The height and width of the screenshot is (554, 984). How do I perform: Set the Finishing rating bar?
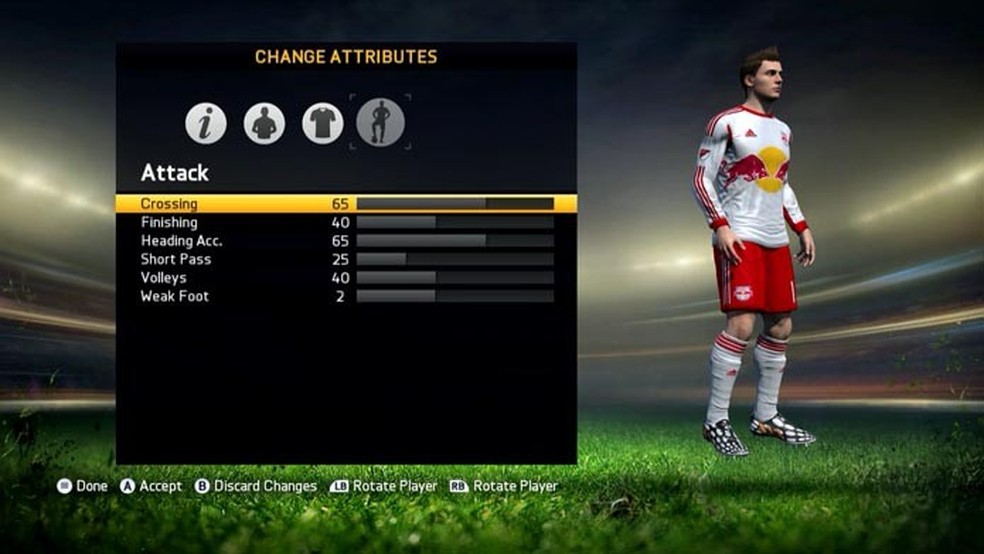[x=455, y=222]
